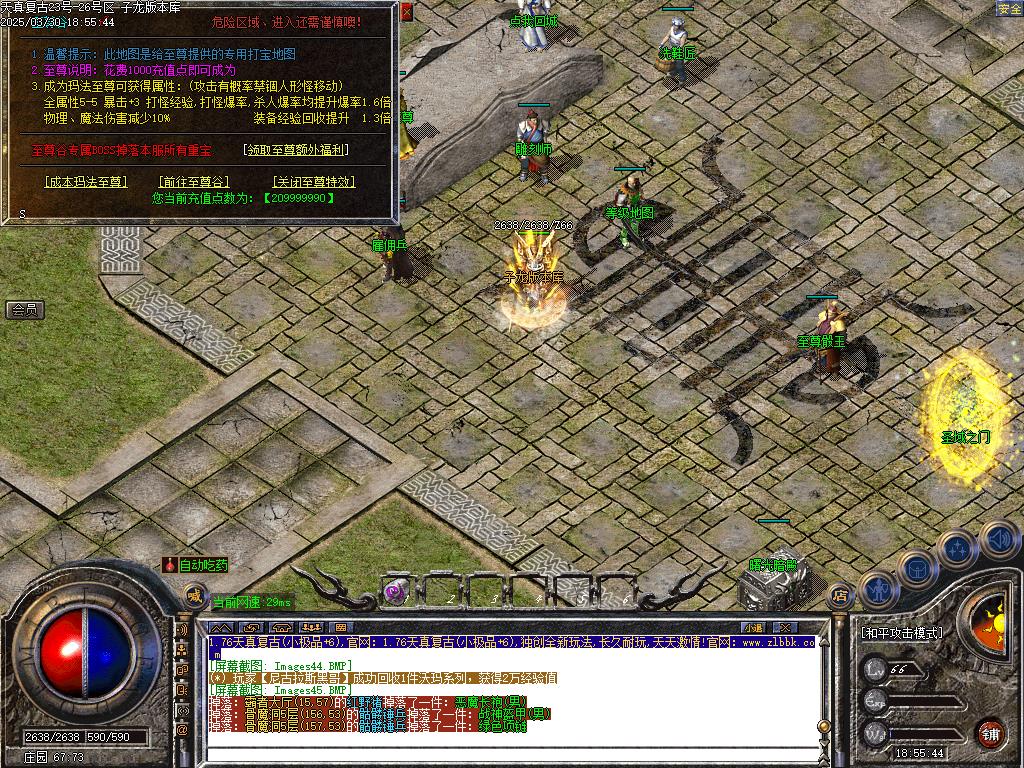The height and width of the screenshot is (768, 1024).
Task: Open the 会员 member panel
Action: click(25, 310)
